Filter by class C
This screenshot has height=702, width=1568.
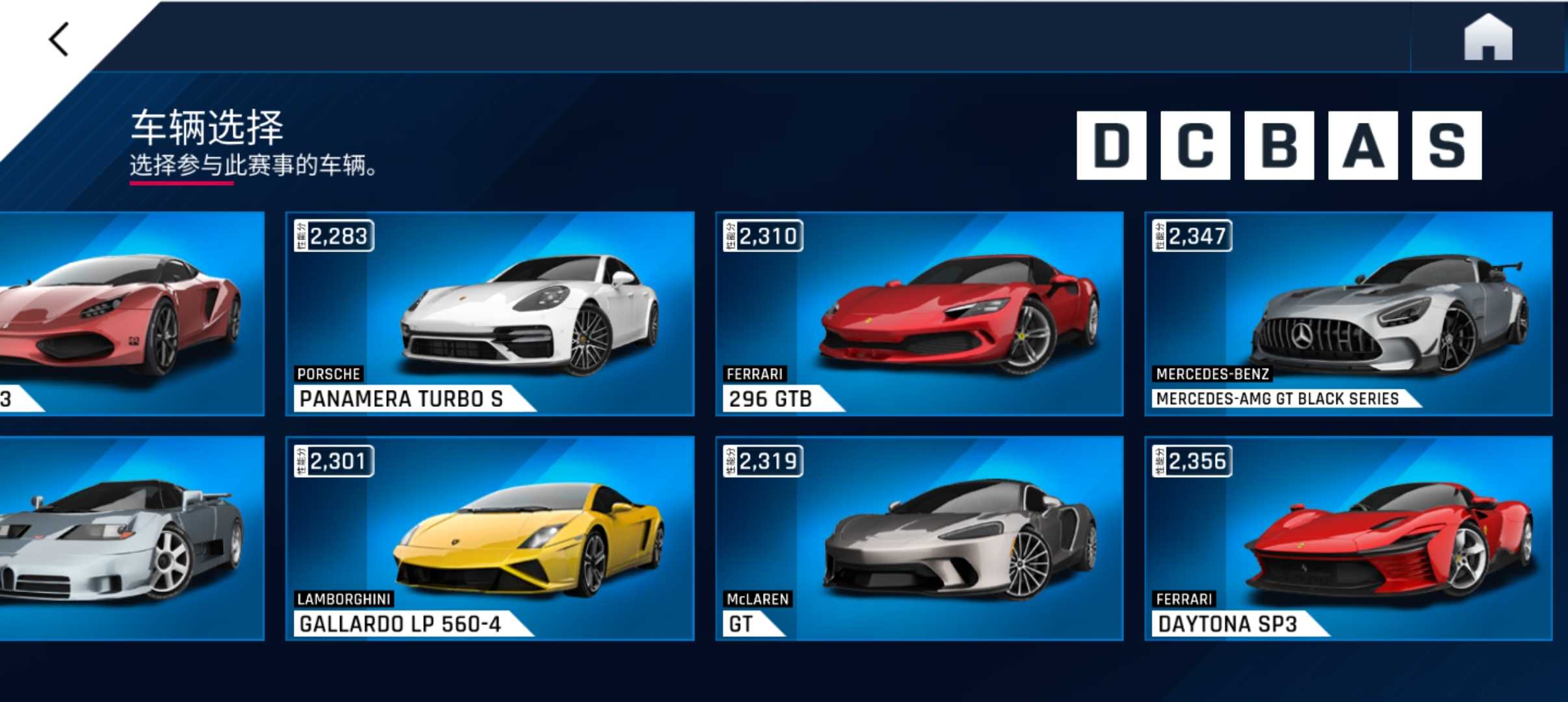coord(1195,145)
